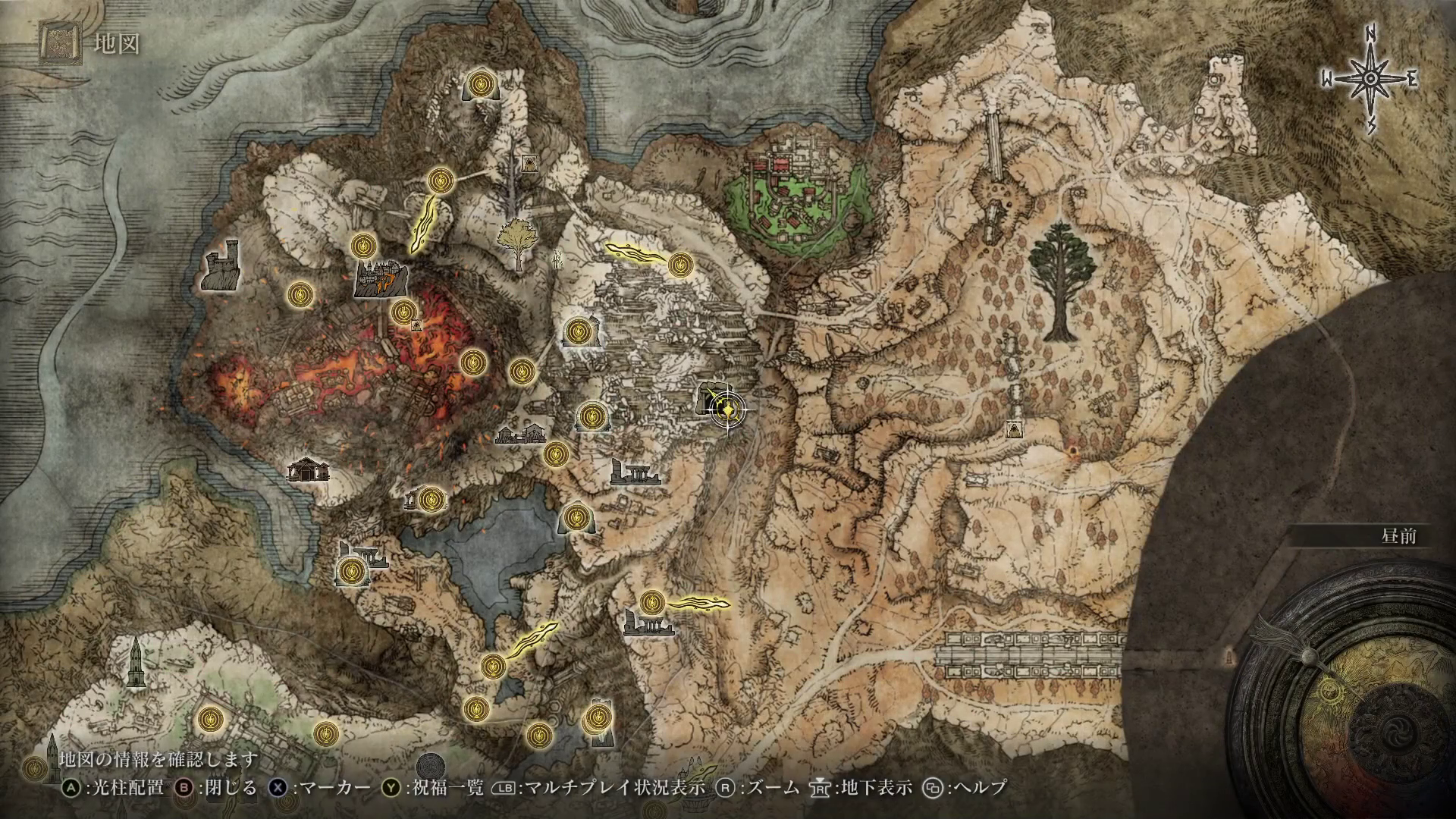Select the cave entrance icon below the forest
The width and height of the screenshot is (1456, 819).
click(x=1013, y=431)
